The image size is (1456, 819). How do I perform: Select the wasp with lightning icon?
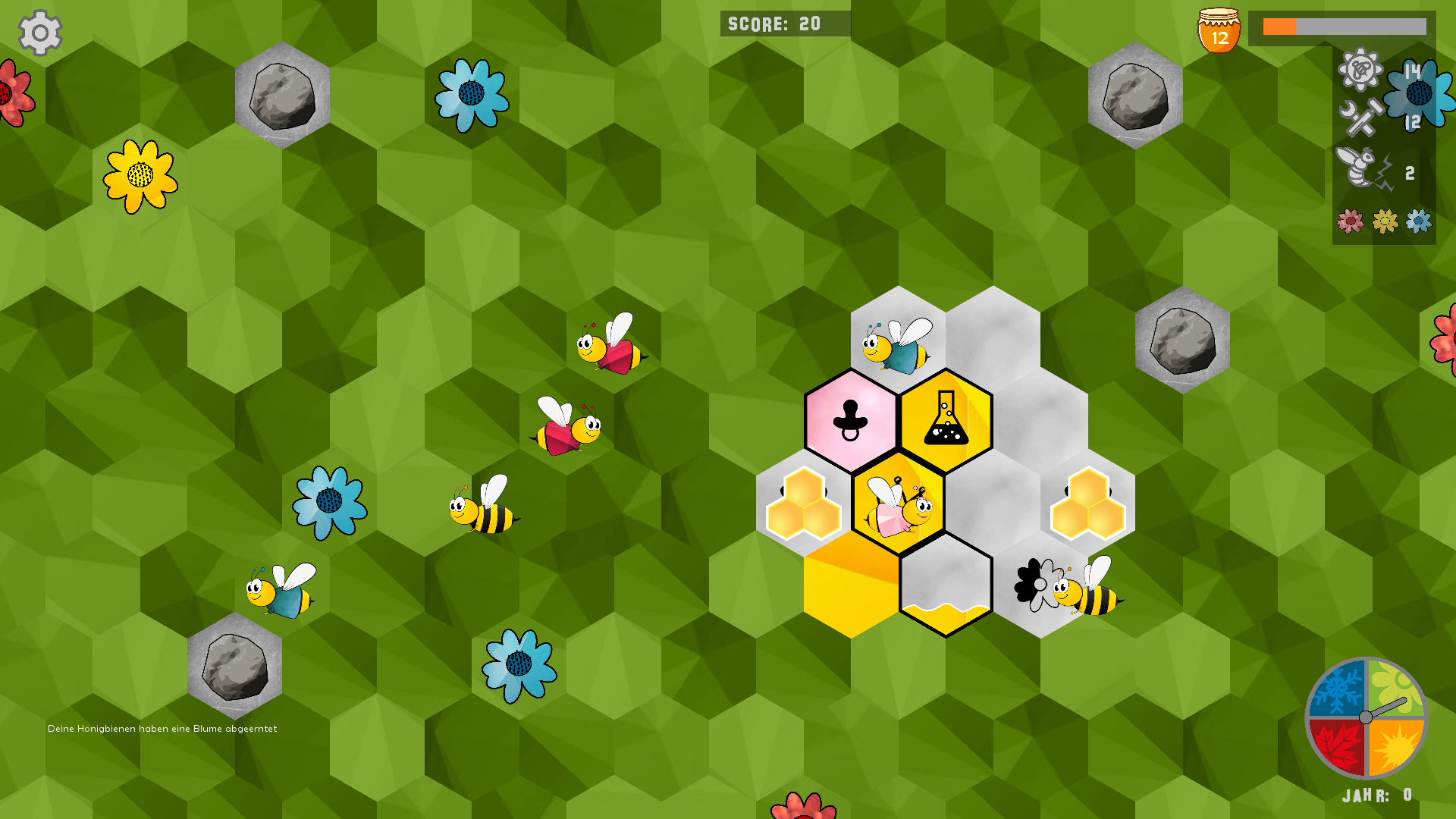tap(1363, 169)
